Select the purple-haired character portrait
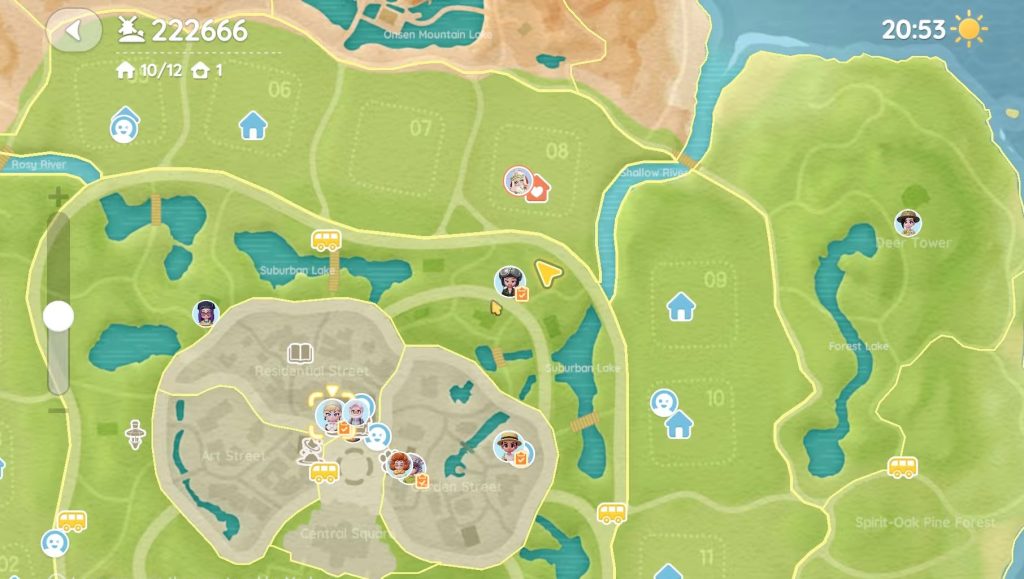The image size is (1024, 579). 205,313
